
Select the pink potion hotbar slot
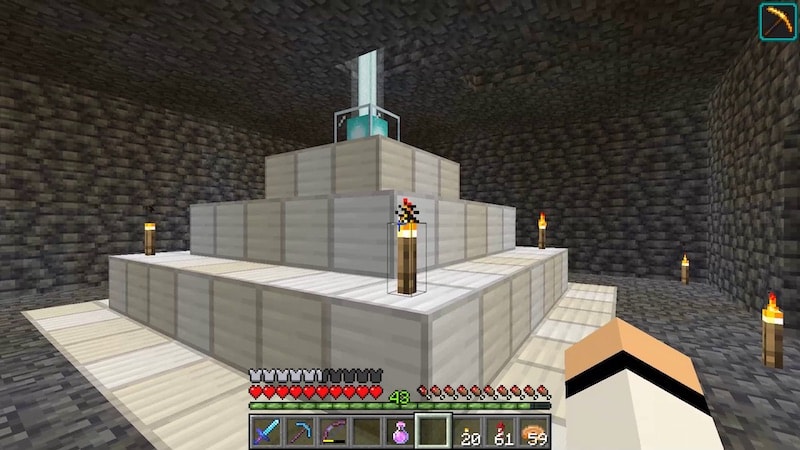(400, 432)
